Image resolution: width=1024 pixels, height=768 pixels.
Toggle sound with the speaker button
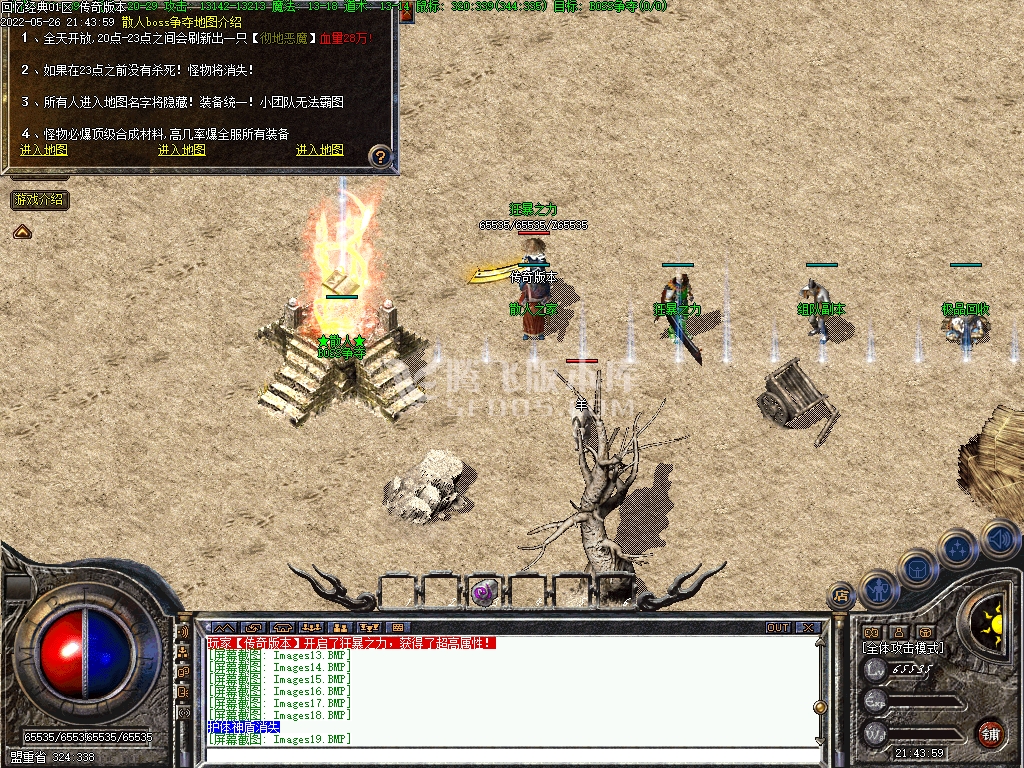pyautogui.click(x=1000, y=539)
